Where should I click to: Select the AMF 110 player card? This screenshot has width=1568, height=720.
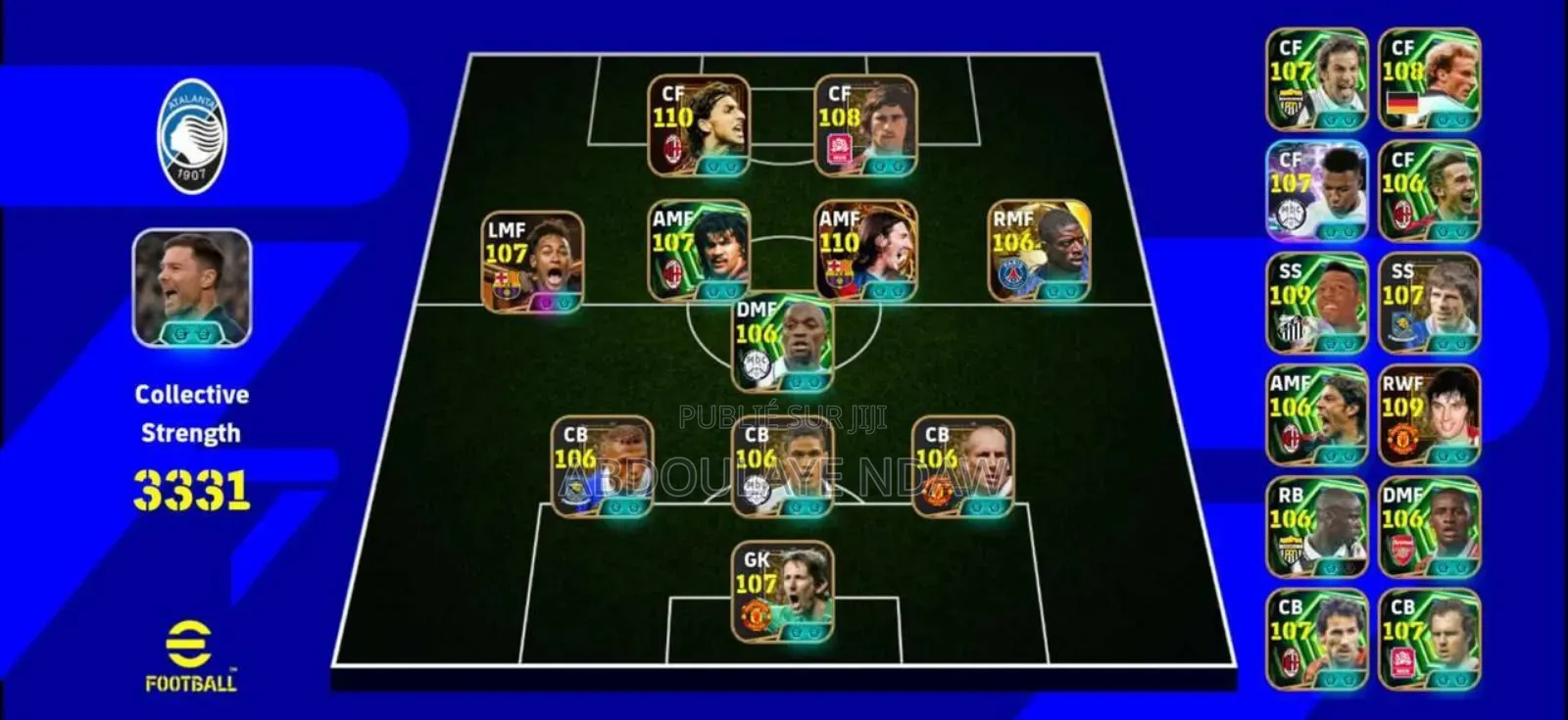[x=865, y=250]
